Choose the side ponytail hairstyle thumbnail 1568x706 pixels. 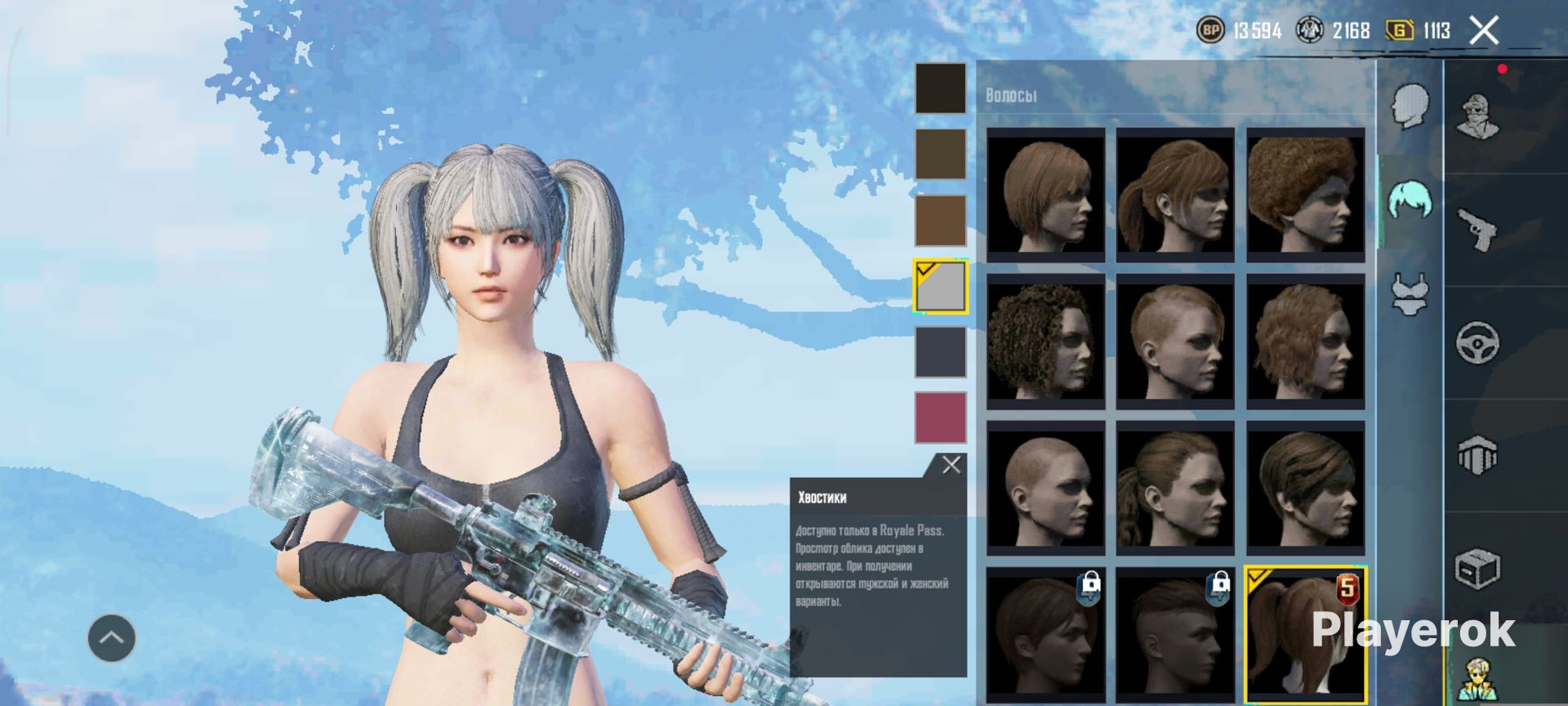pyautogui.click(x=1175, y=194)
